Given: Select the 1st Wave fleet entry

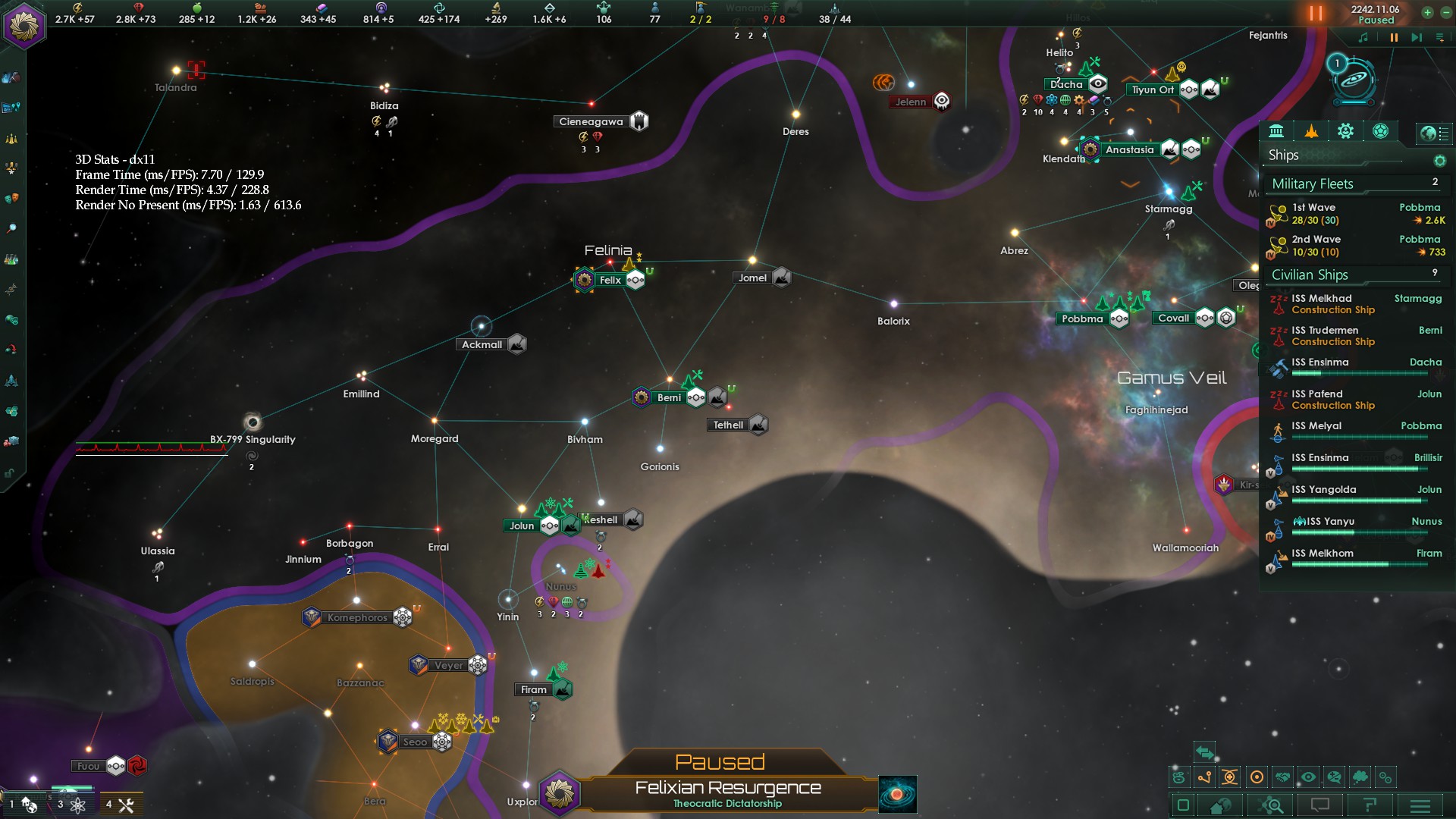Looking at the screenshot, I should [1335, 214].
